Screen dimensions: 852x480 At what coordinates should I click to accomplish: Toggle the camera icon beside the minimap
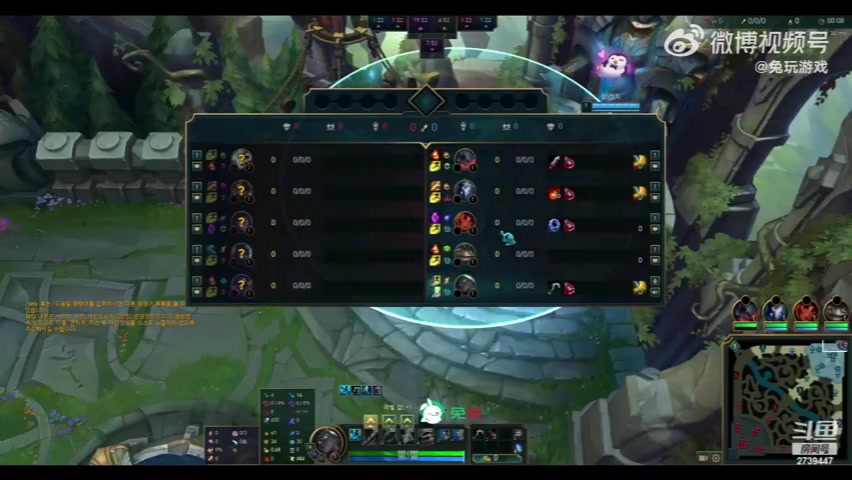(x=704, y=457)
